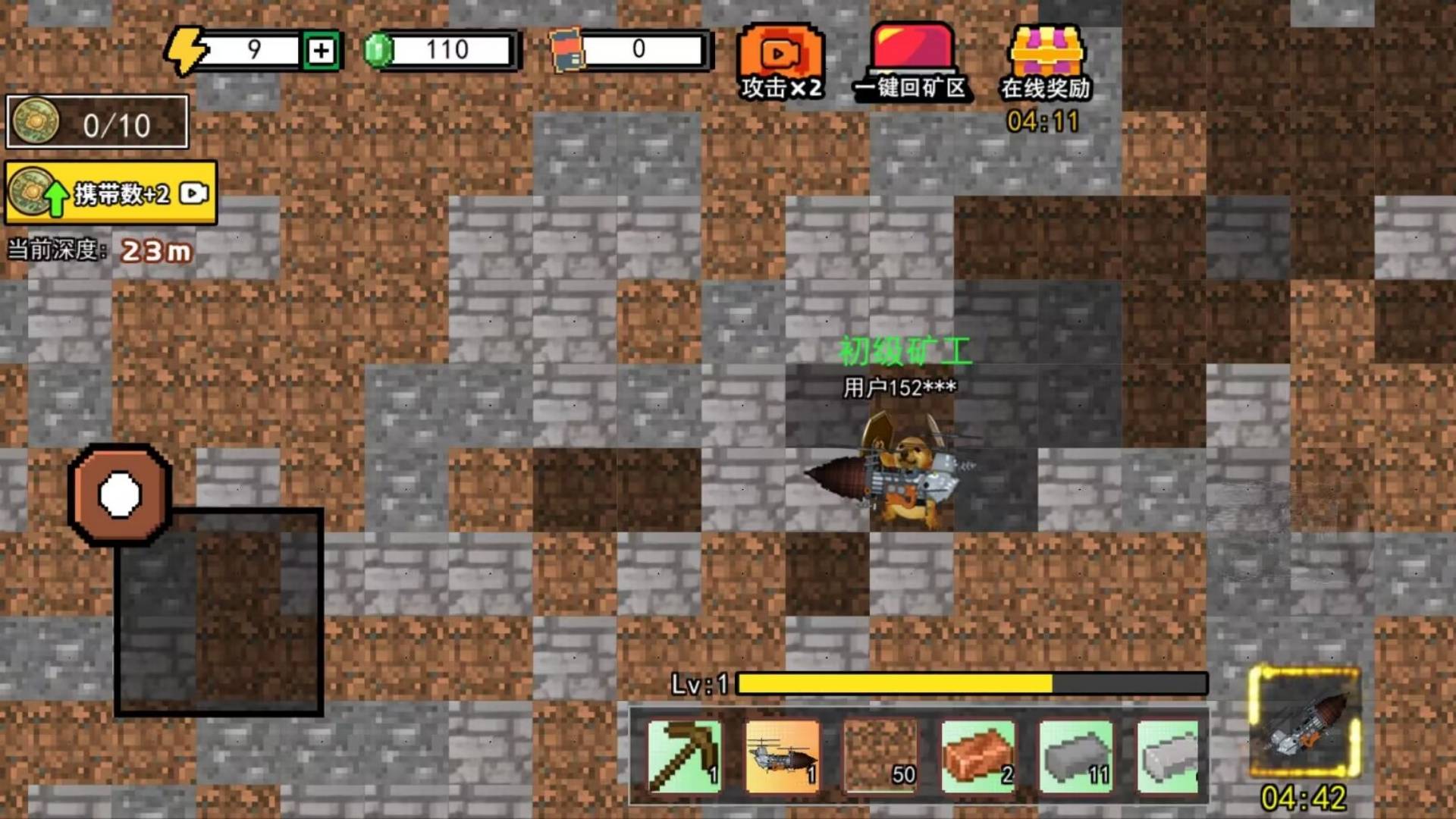Tap the virtual joystick knob
Screen dimensions: 1456x819
coord(120,494)
